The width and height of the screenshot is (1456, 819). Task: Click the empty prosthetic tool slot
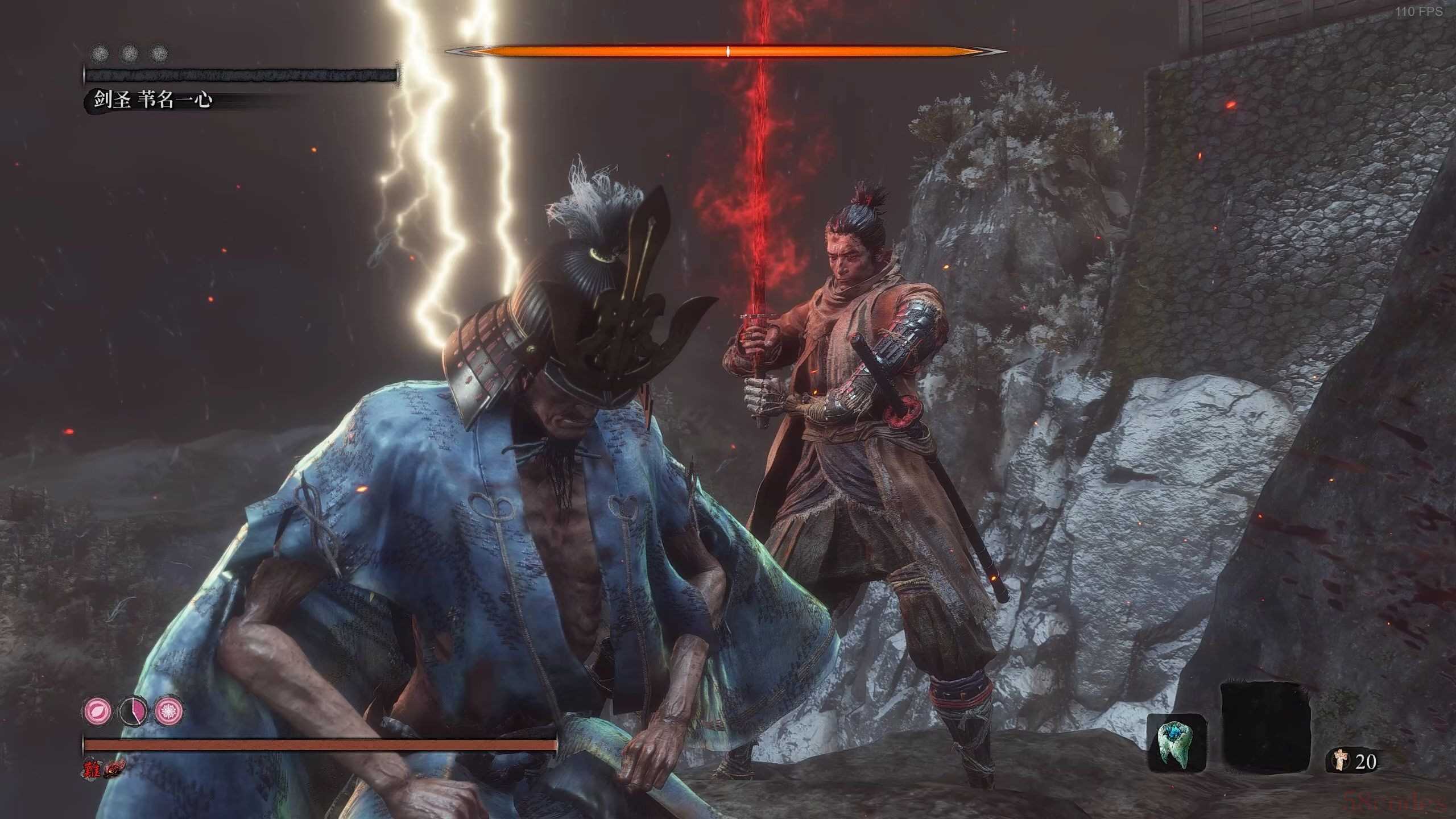click(1266, 729)
